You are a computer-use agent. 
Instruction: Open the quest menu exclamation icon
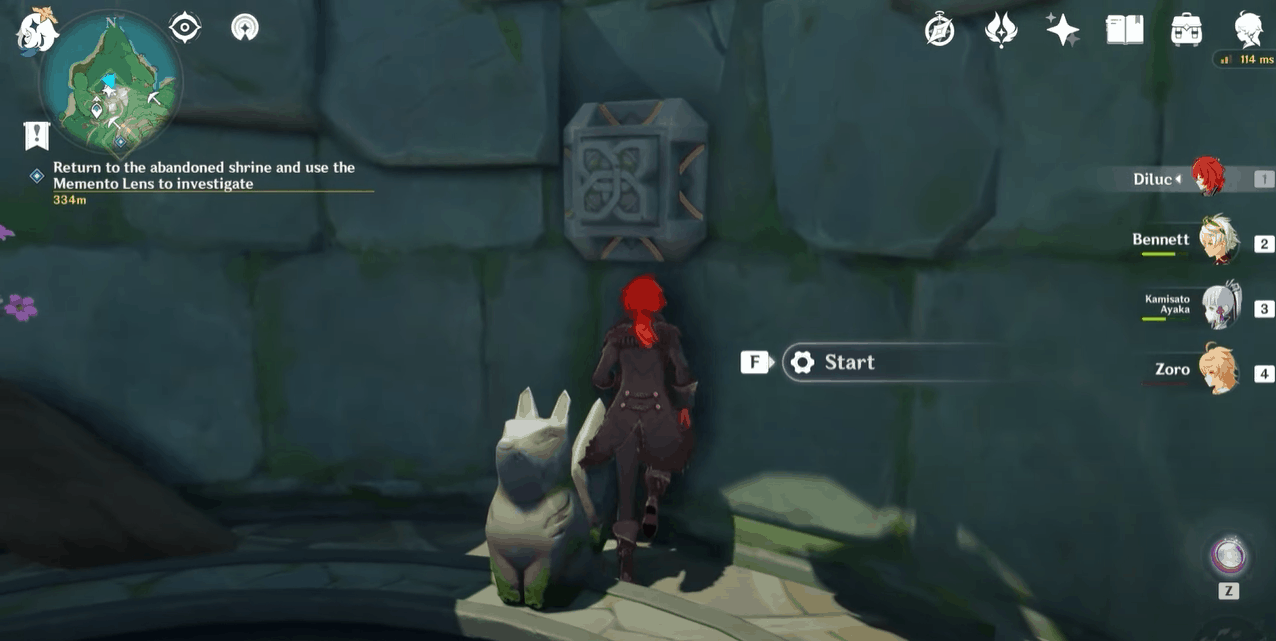38,135
